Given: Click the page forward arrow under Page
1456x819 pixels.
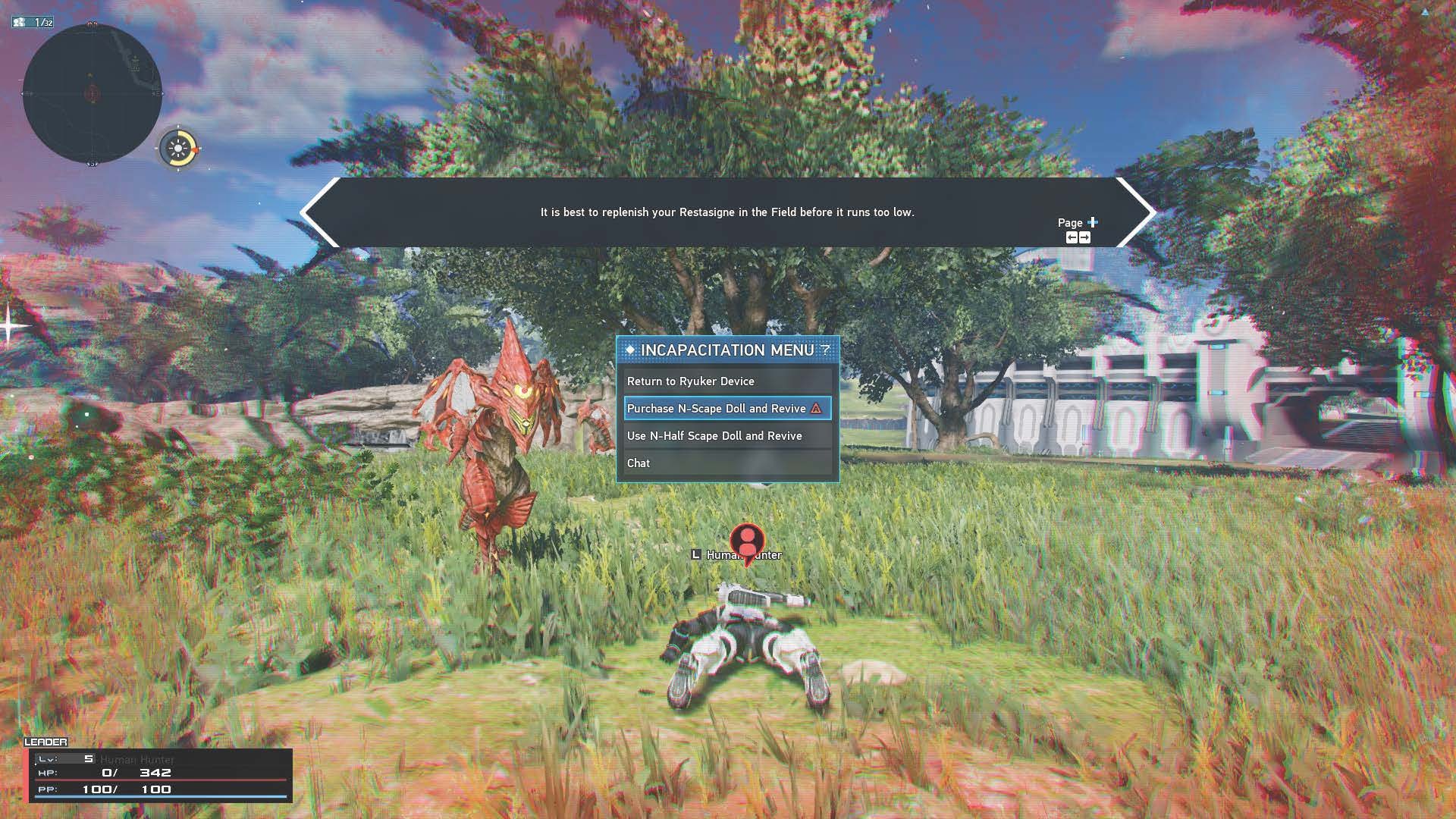Looking at the screenshot, I should click(x=1084, y=237).
